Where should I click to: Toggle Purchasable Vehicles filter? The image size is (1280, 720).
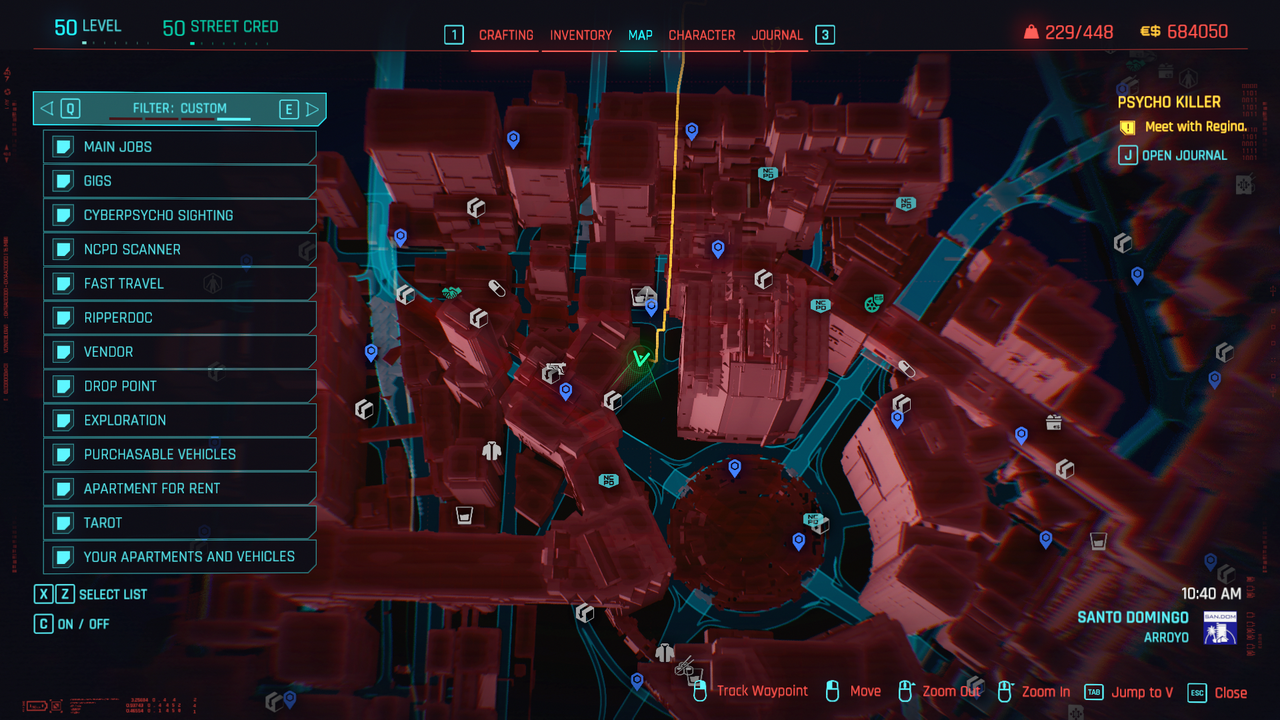tap(180, 454)
